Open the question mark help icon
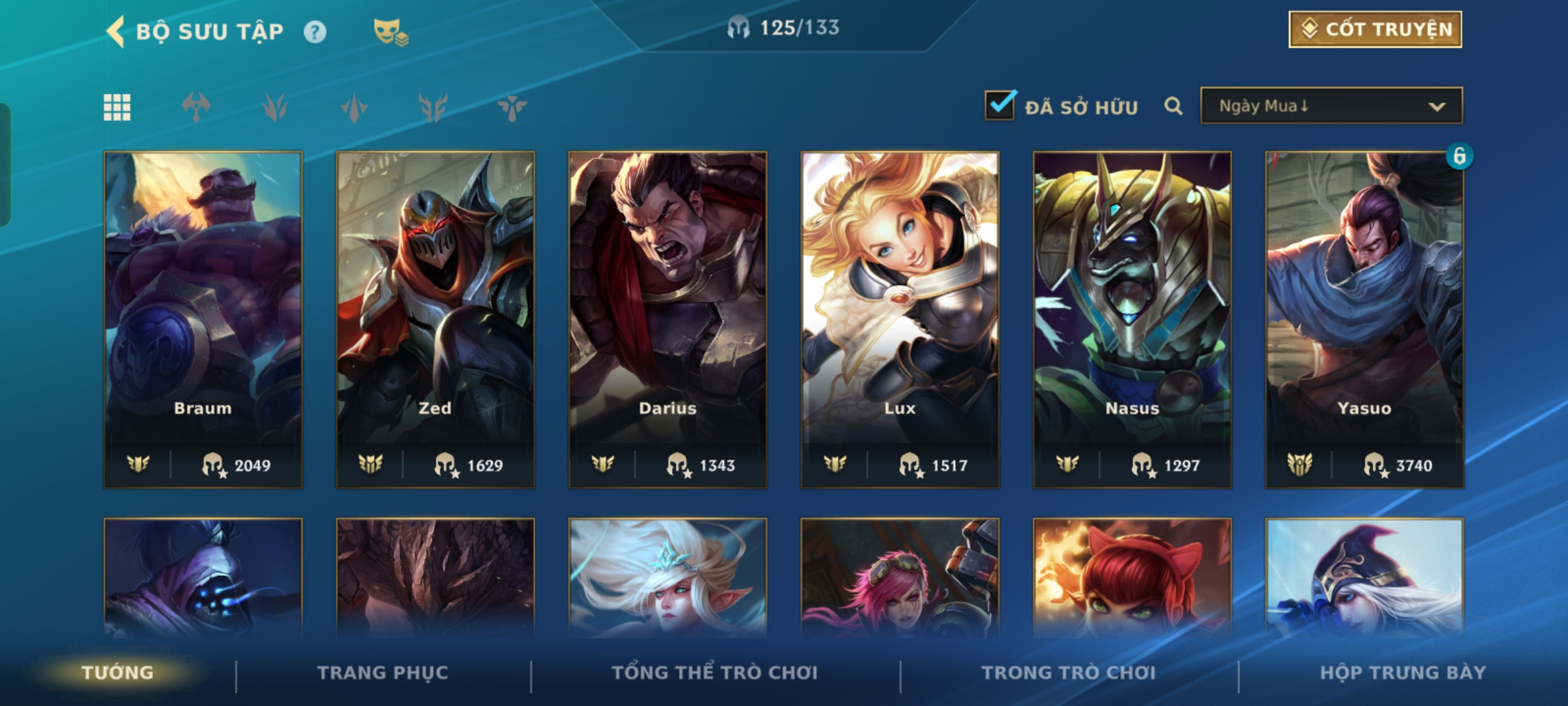 [315, 32]
